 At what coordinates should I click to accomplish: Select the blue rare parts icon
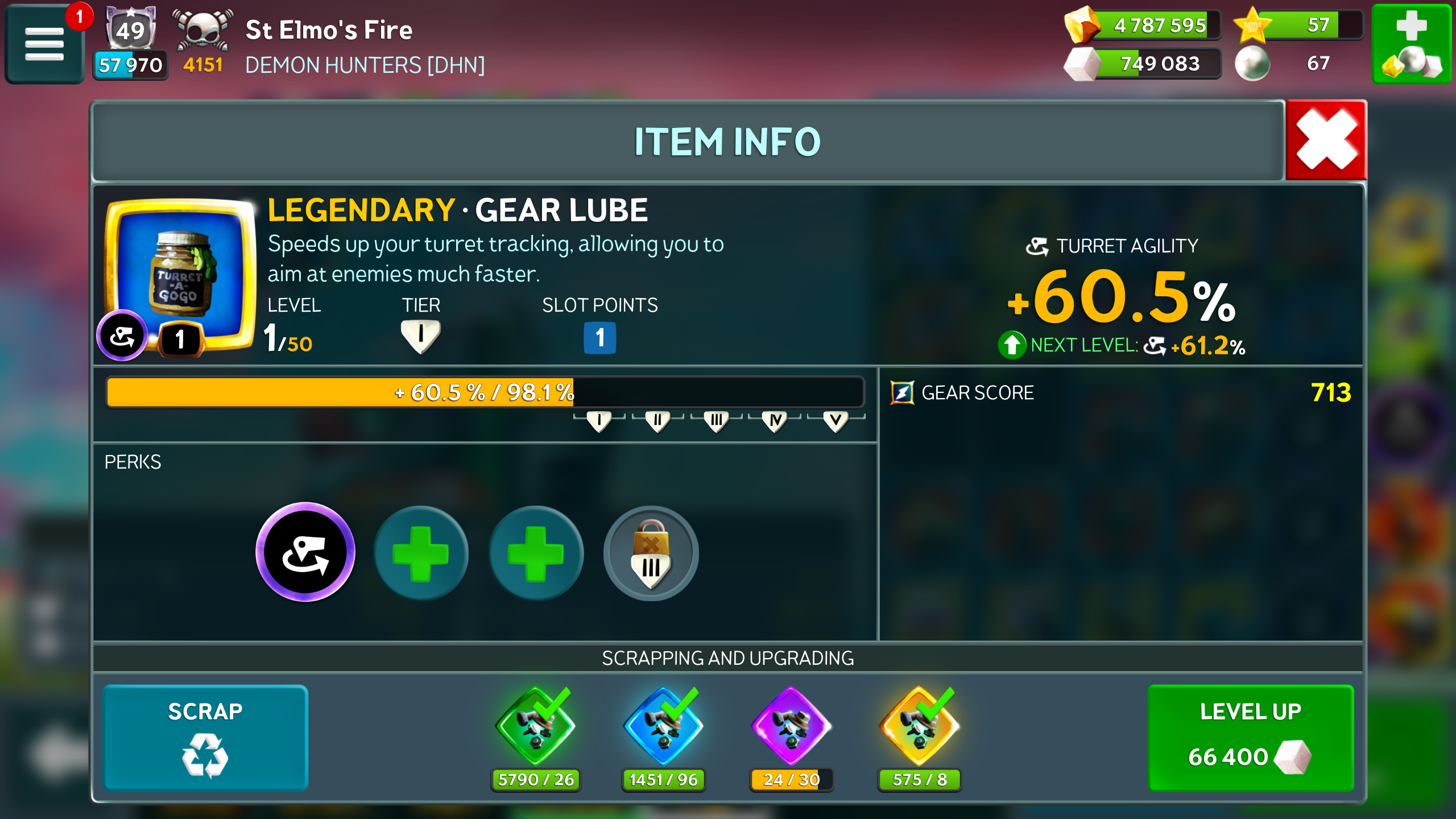click(663, 727)
